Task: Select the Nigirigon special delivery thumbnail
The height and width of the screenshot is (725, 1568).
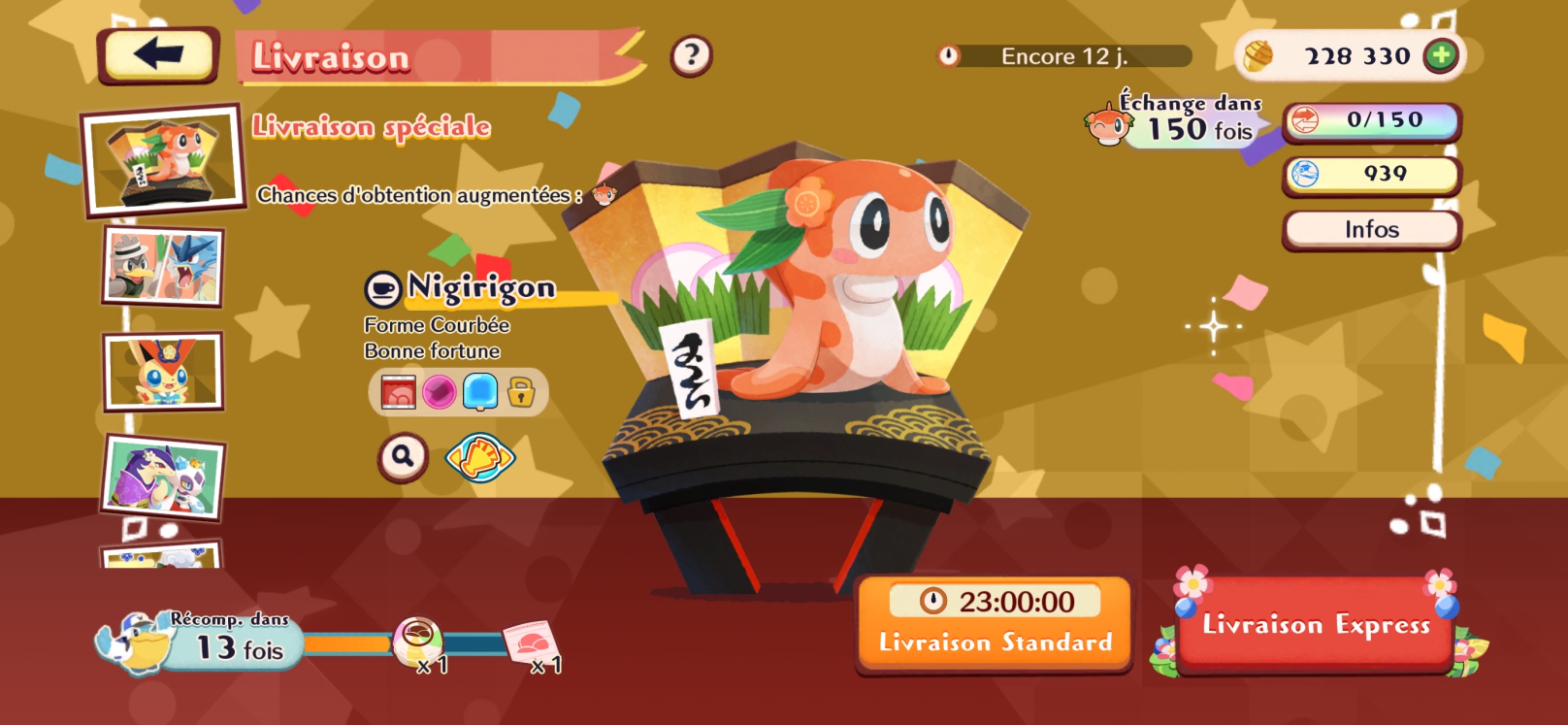Action: click(x=163, y=158)
